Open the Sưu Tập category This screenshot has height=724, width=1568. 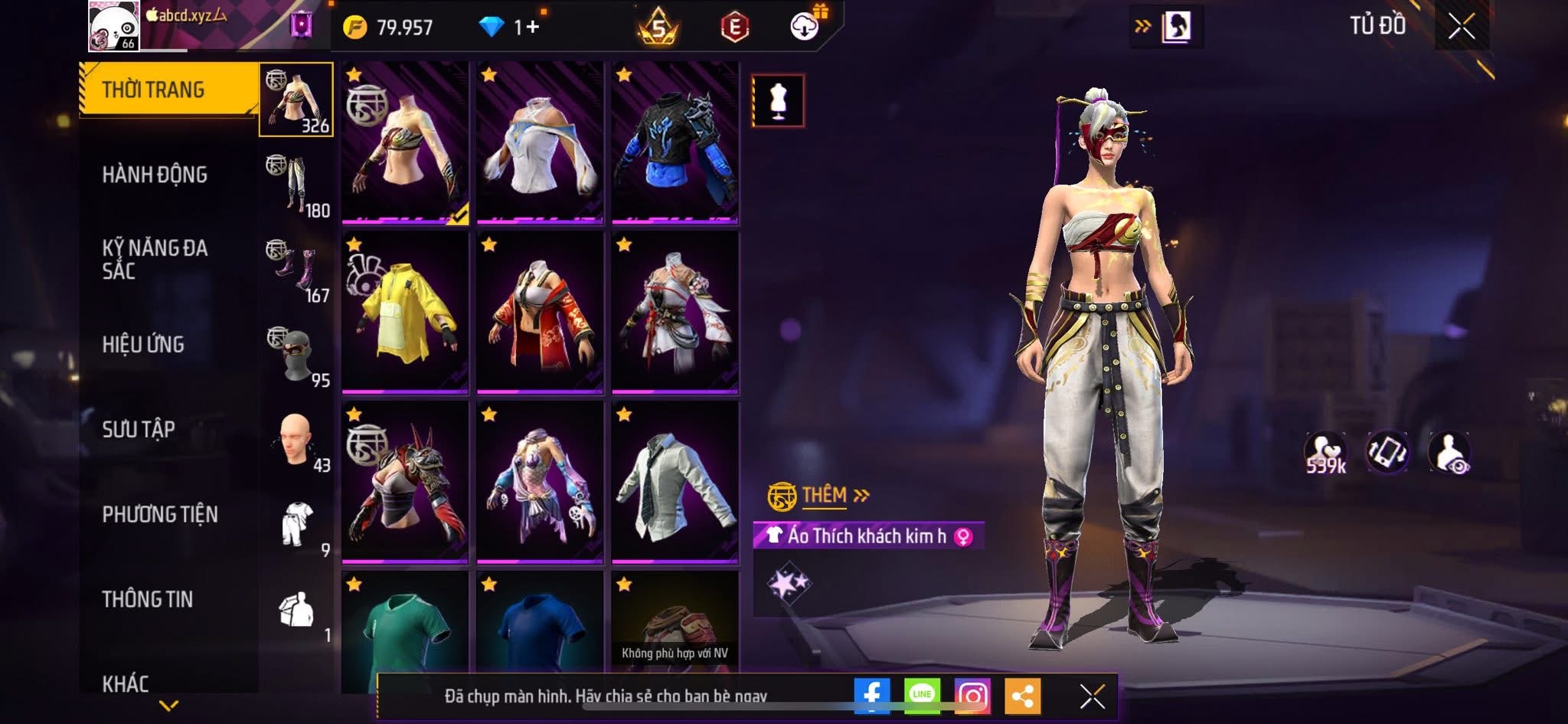tap(139, 429)
